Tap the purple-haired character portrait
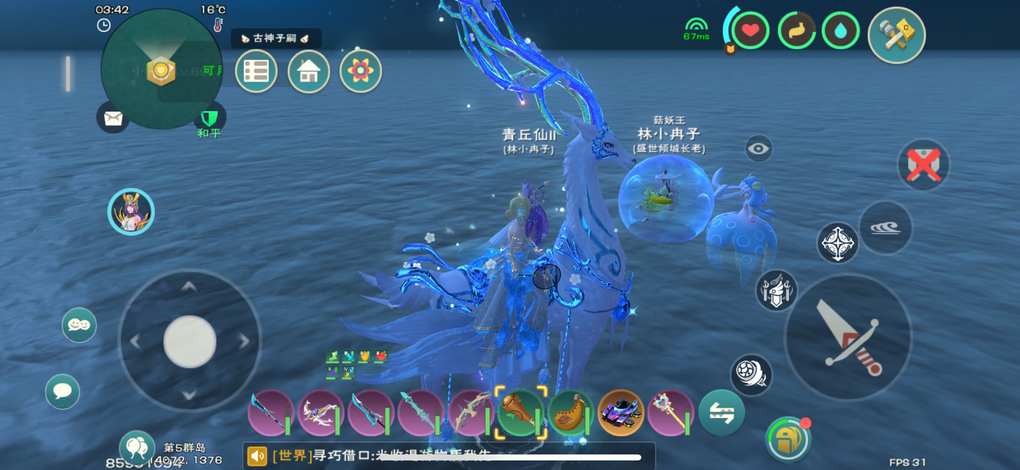The width and height of the screenshot is (1020, 470). click(x=131, y=212)
